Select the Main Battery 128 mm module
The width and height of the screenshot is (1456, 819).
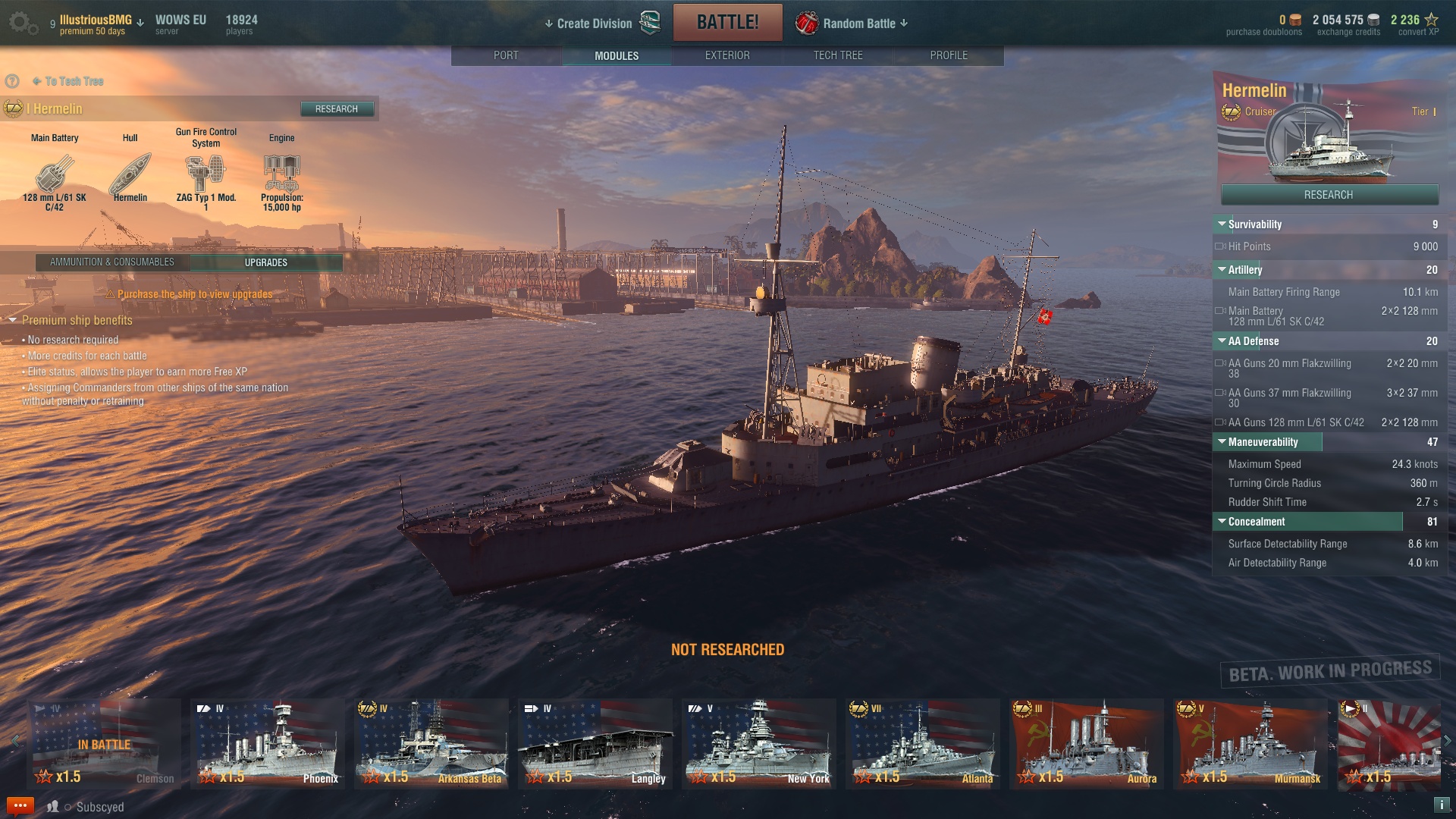[55, 174]
